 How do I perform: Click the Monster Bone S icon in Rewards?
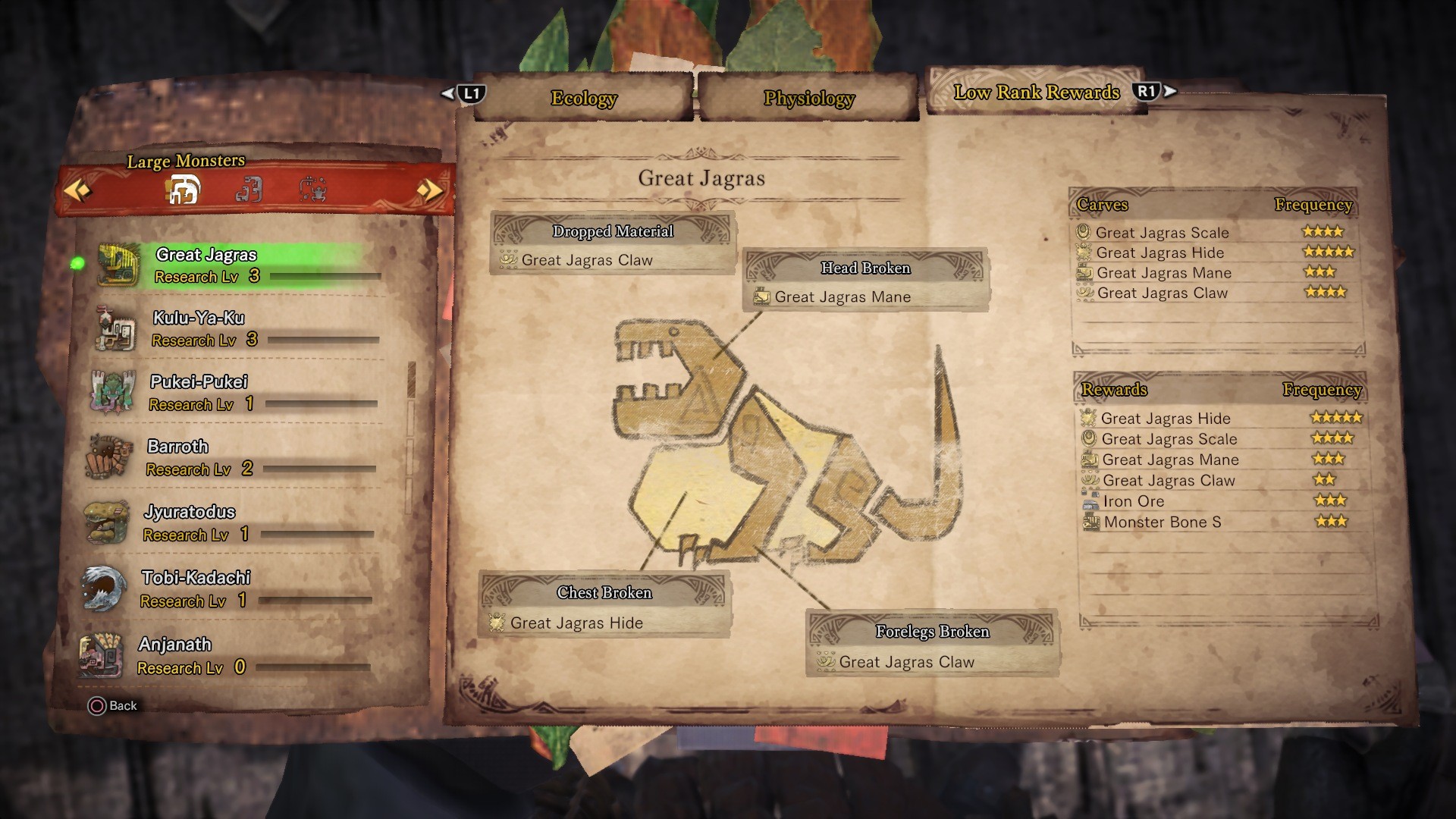point(1090,522)
